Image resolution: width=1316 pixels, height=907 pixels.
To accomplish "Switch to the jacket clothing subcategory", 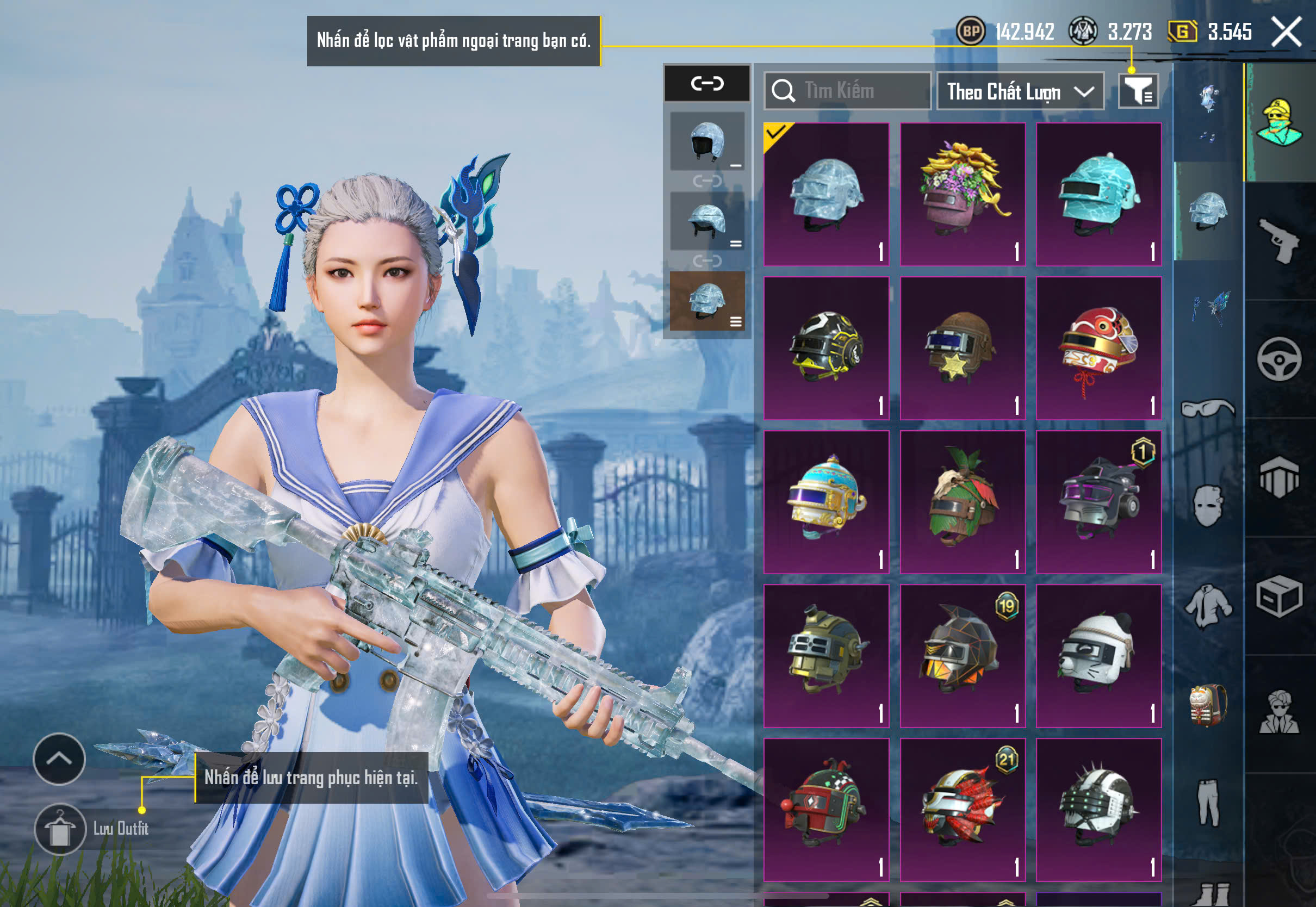I will [1208, 606].
